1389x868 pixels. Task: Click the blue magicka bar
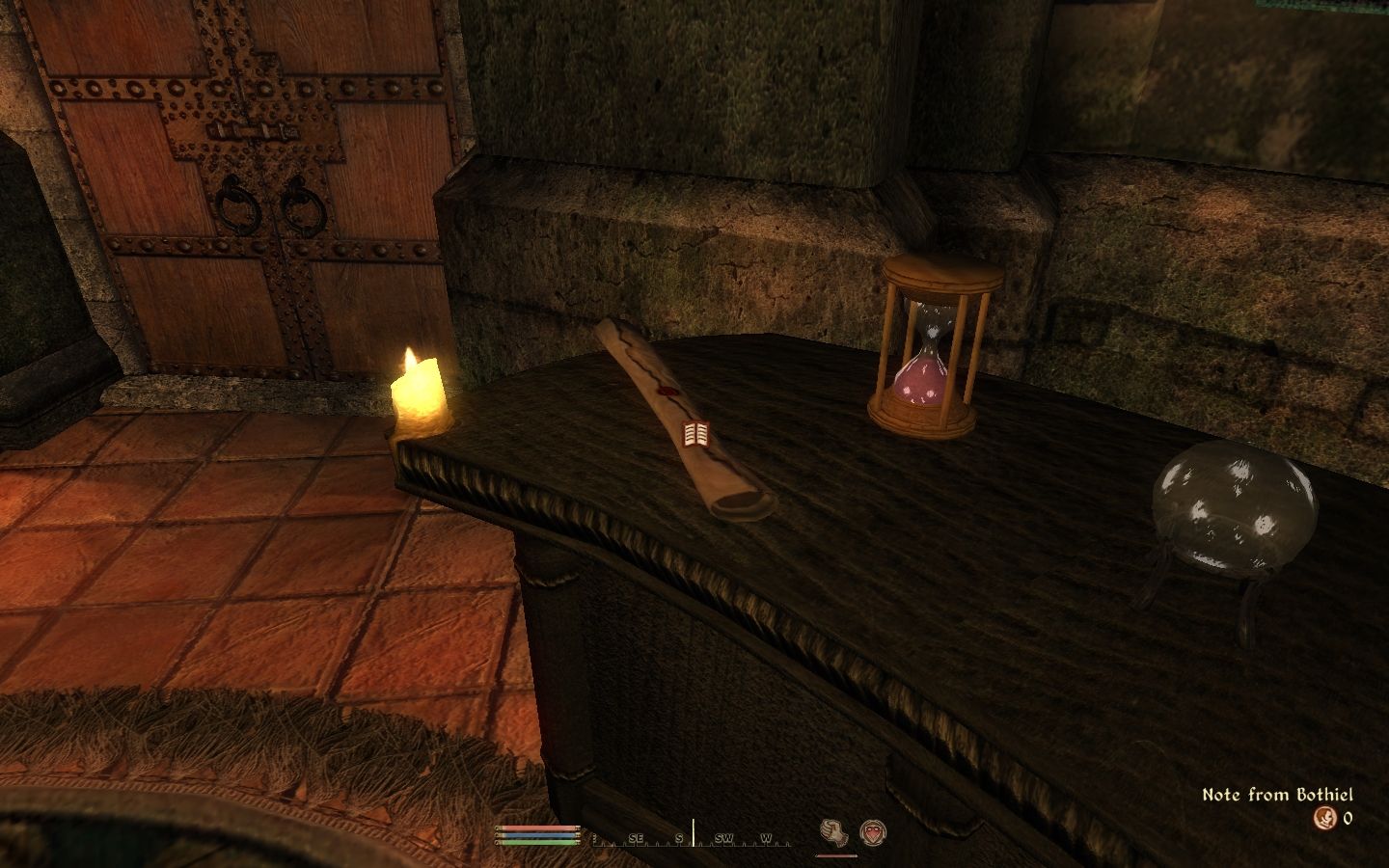point(536,835)
